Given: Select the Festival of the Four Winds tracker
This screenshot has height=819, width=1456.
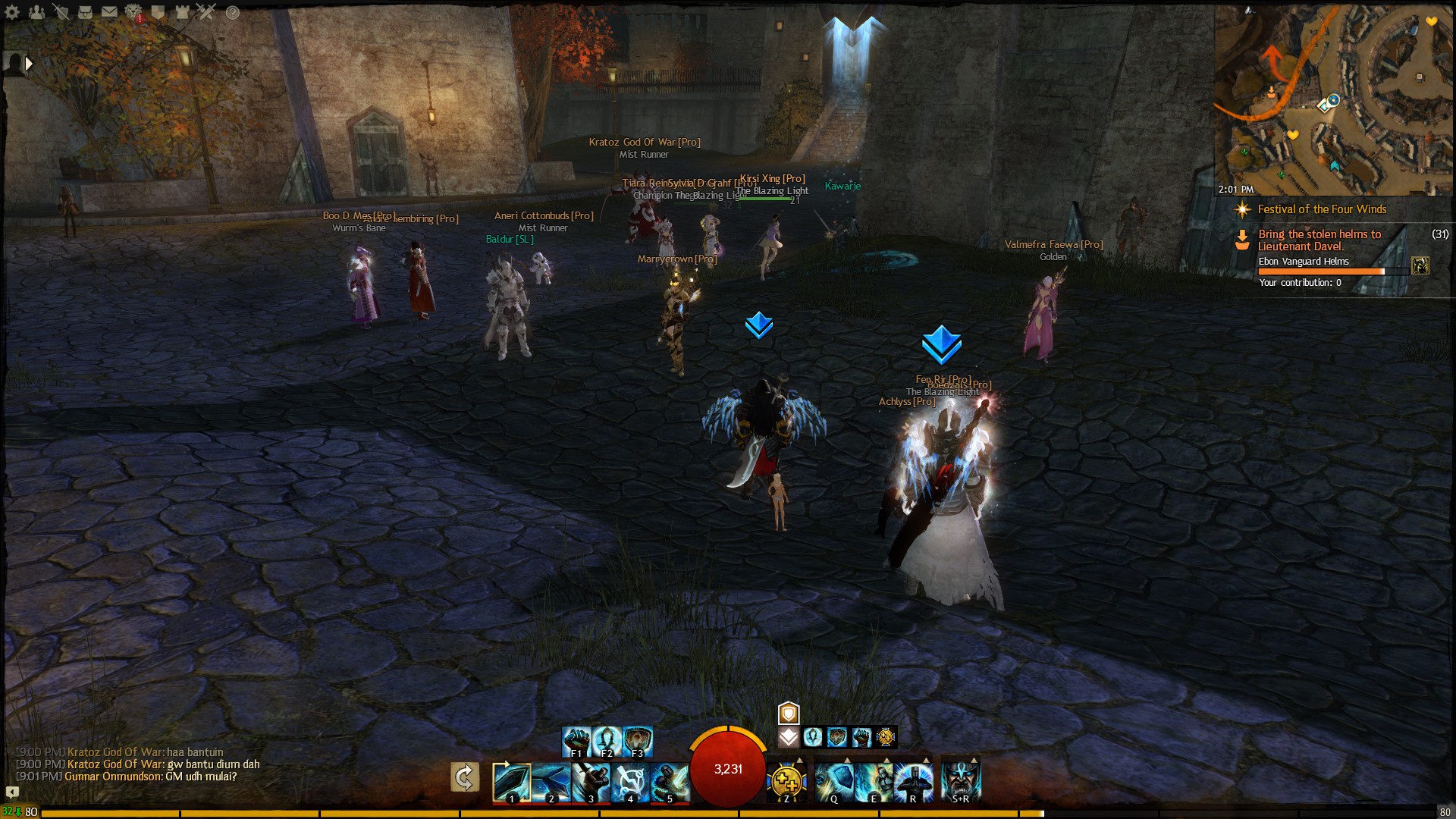Looking at the screenshot, I should point(1321,209).
